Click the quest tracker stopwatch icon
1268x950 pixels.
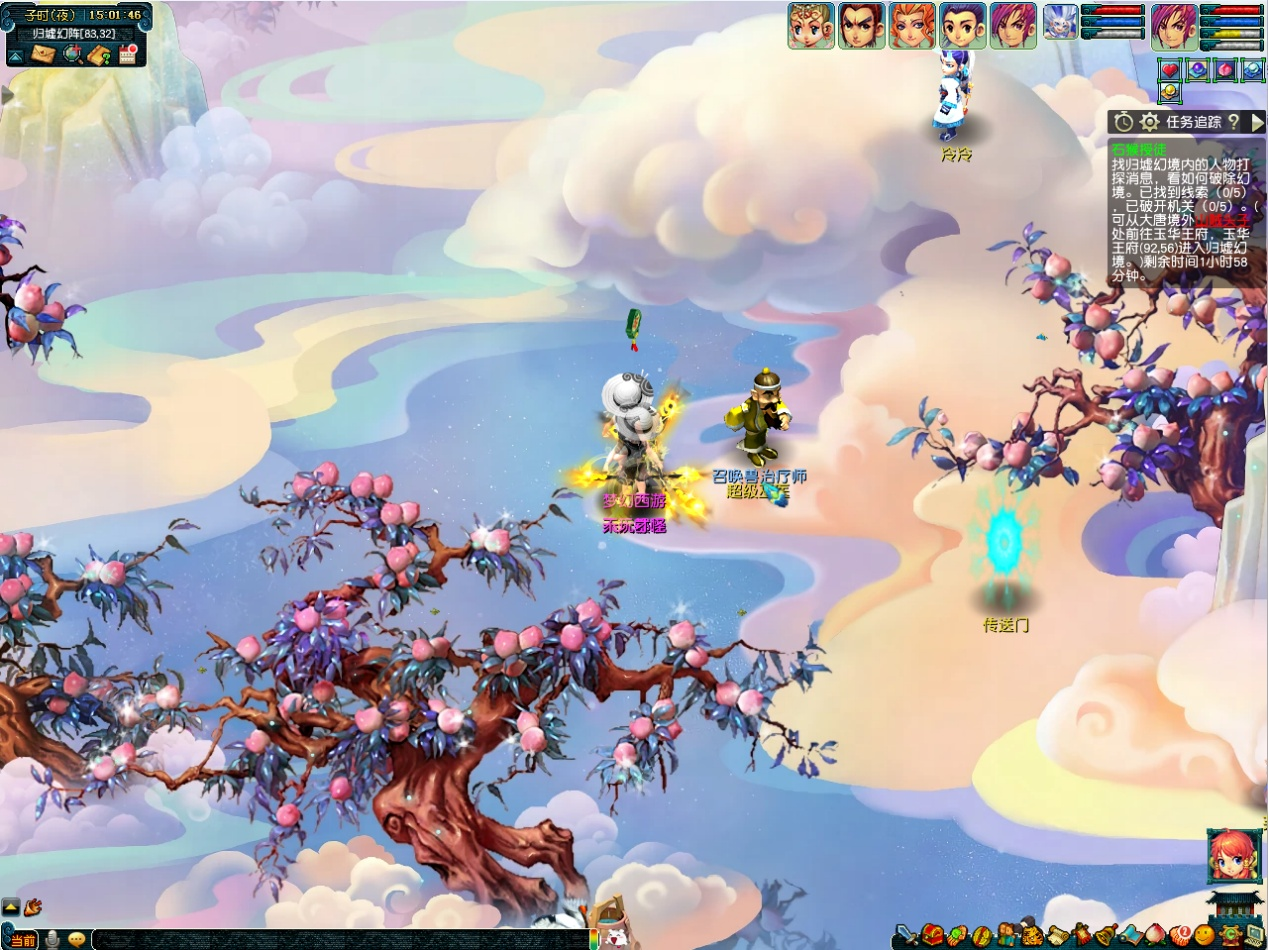1124,122
